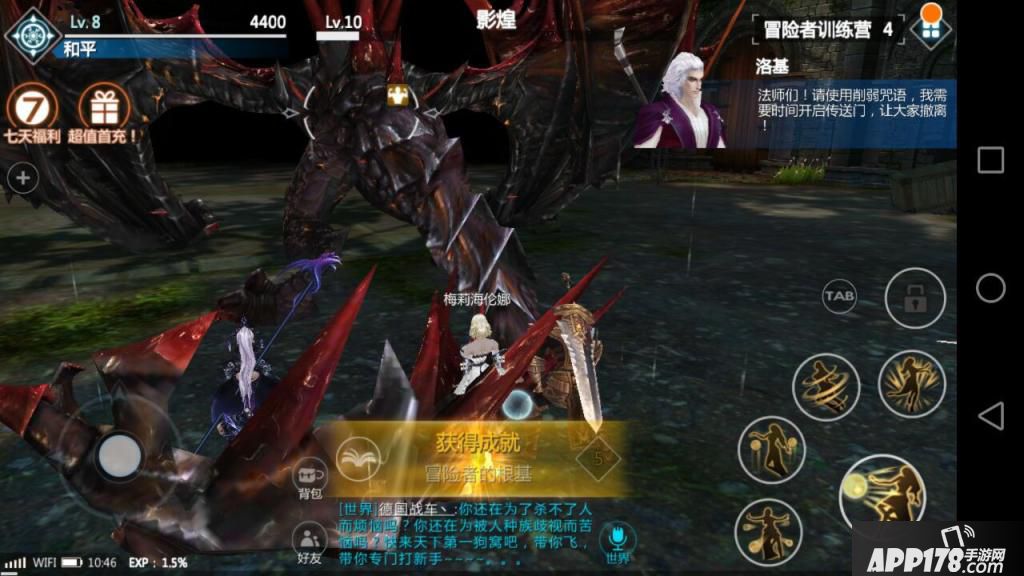Tap the Android recent apps square button

coord(990,160)
